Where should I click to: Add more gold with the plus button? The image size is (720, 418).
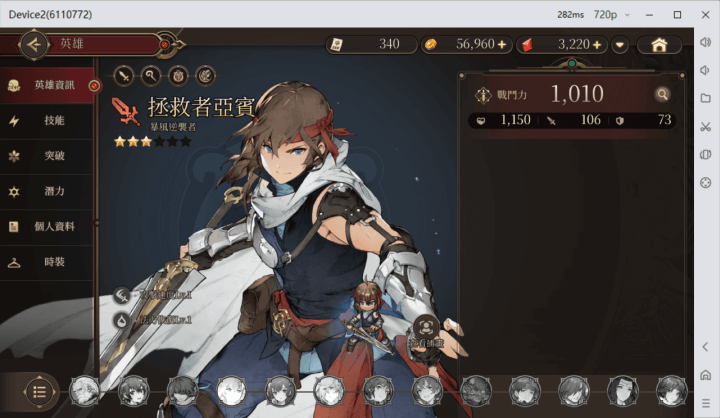[502, 45]
